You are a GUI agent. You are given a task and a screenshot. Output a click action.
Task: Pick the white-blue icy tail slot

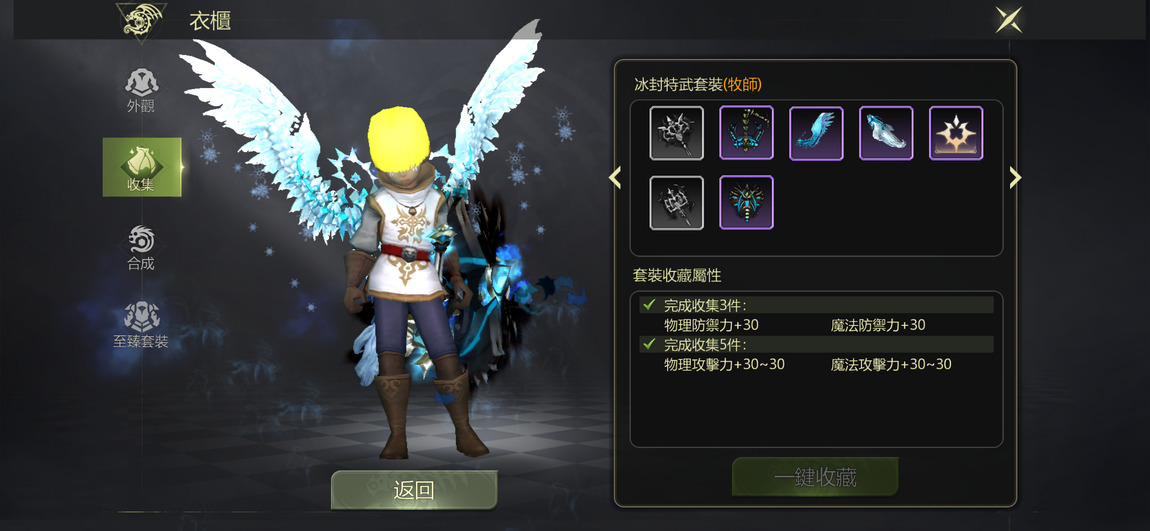886,133
